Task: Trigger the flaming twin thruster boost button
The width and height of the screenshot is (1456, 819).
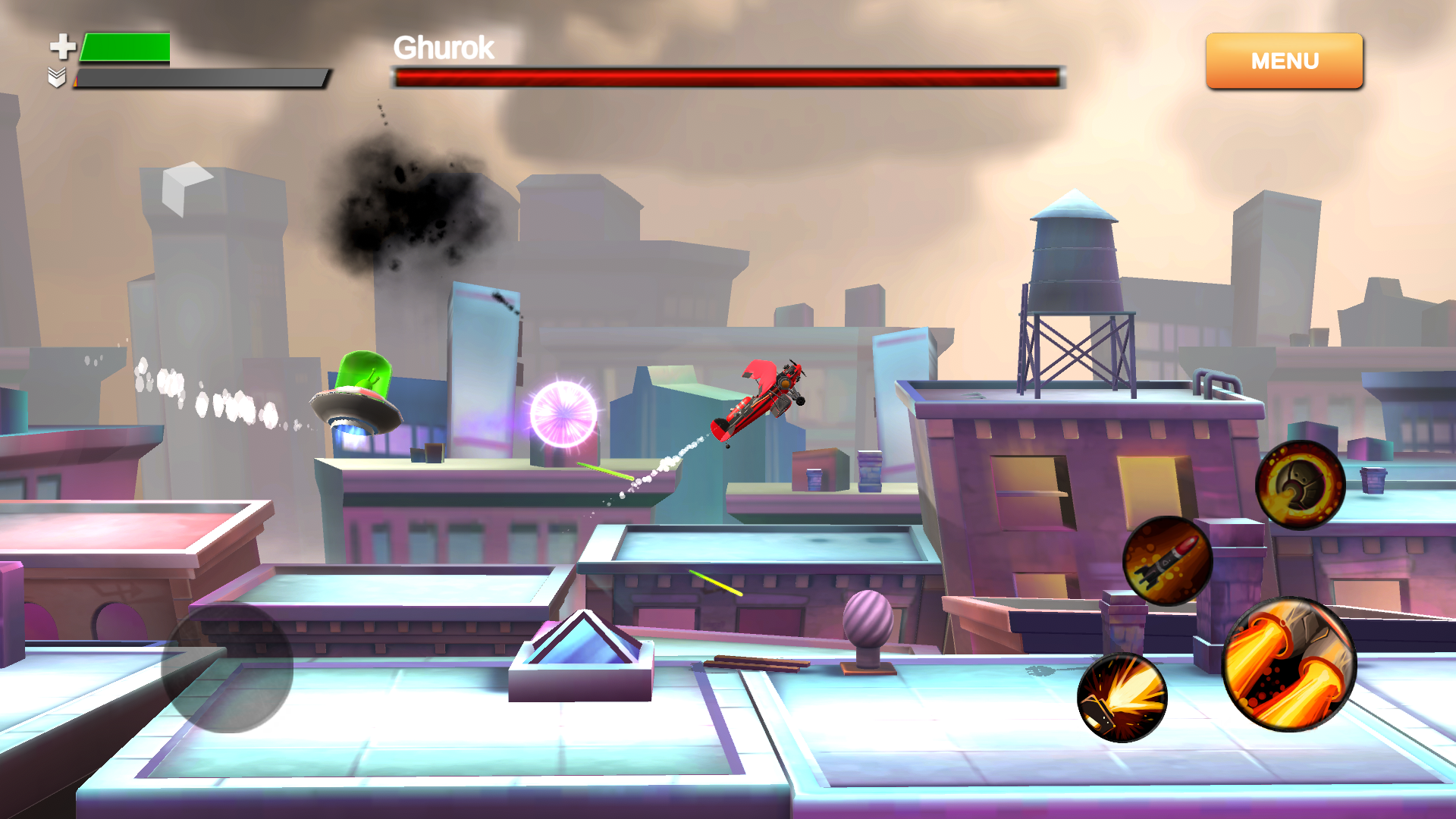Action: [1288, 664]
